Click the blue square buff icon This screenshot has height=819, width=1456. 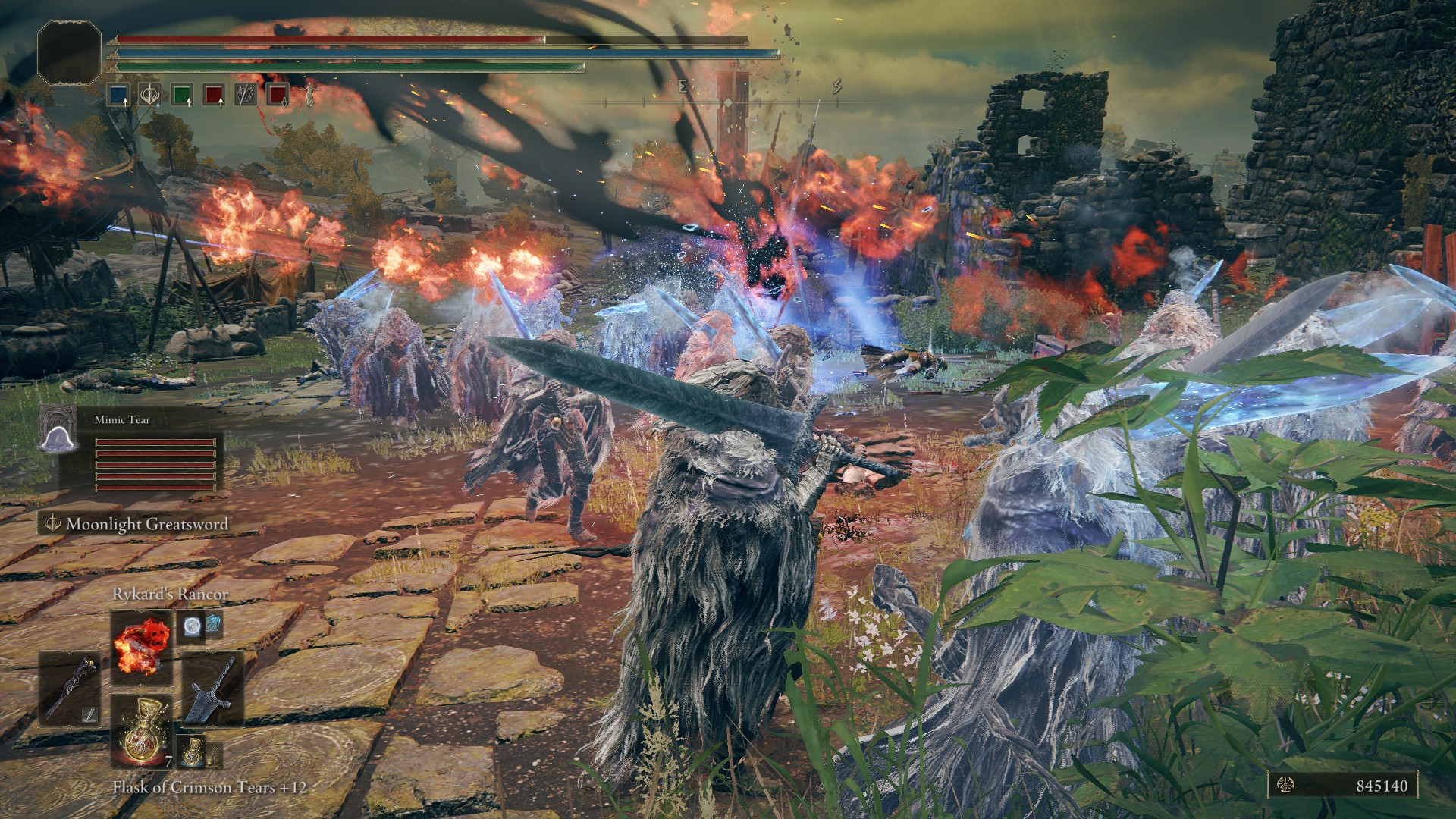click(118, 95)
